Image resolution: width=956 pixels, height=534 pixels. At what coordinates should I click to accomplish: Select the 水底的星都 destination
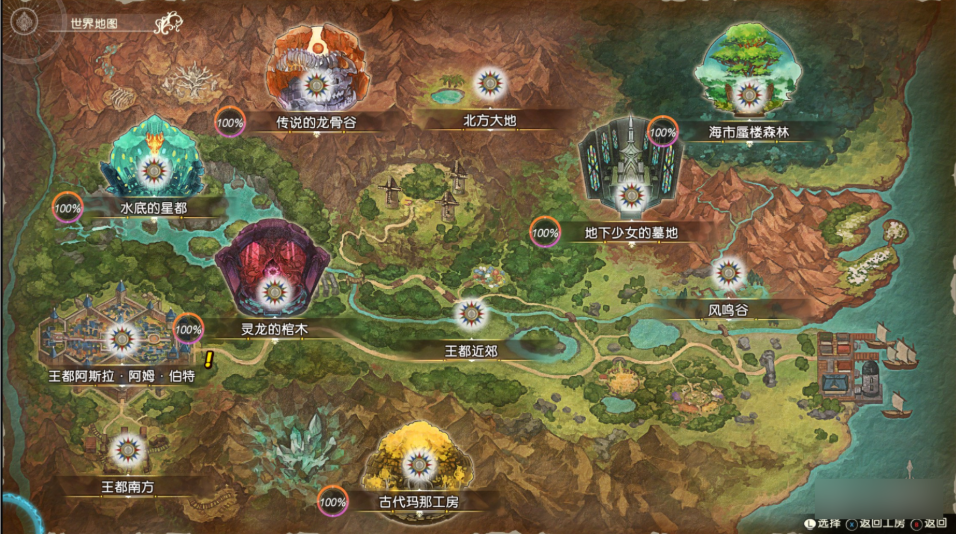point(152,171)
